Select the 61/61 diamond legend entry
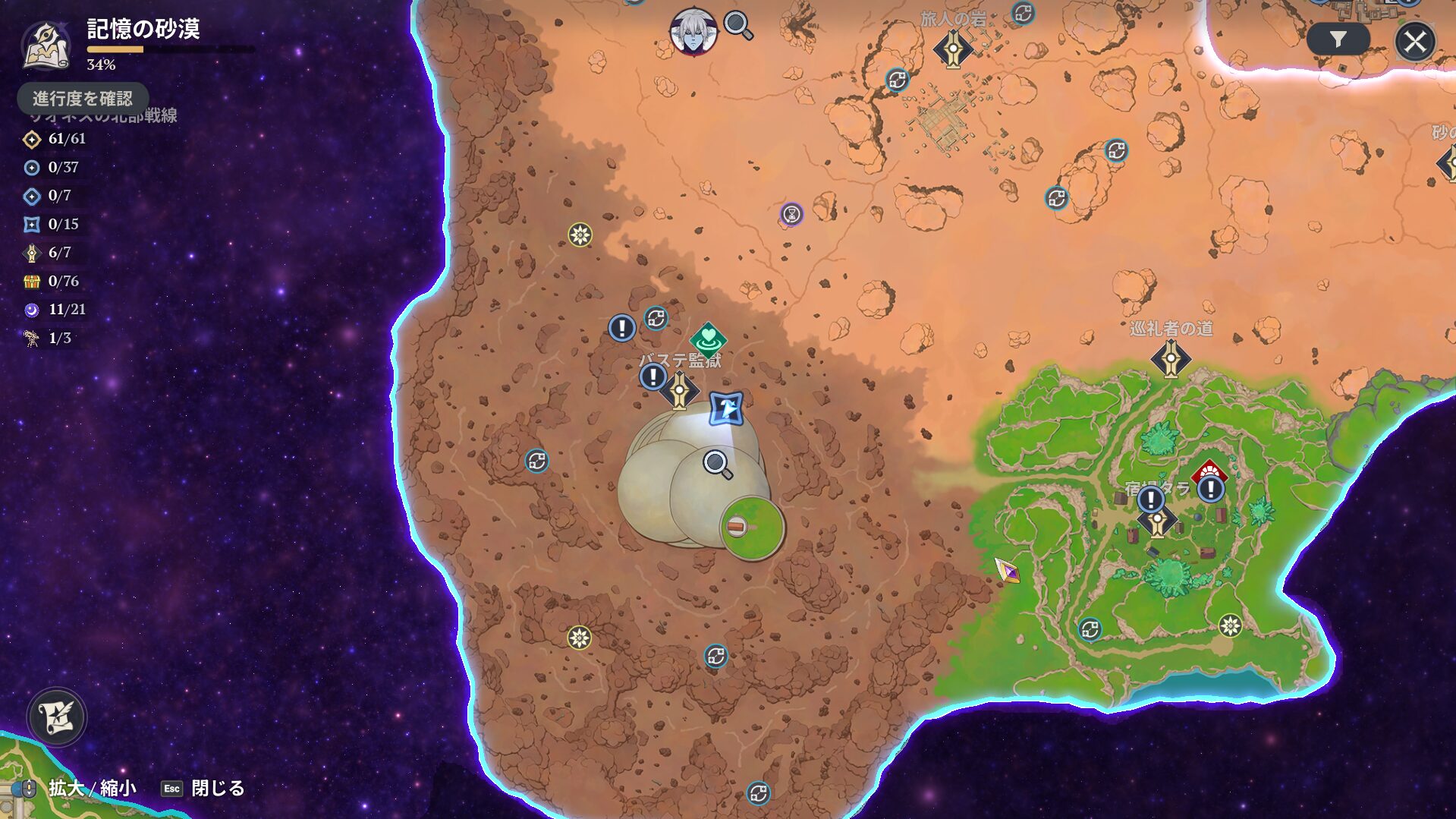The image size is (1456, 819). (55, 139)
